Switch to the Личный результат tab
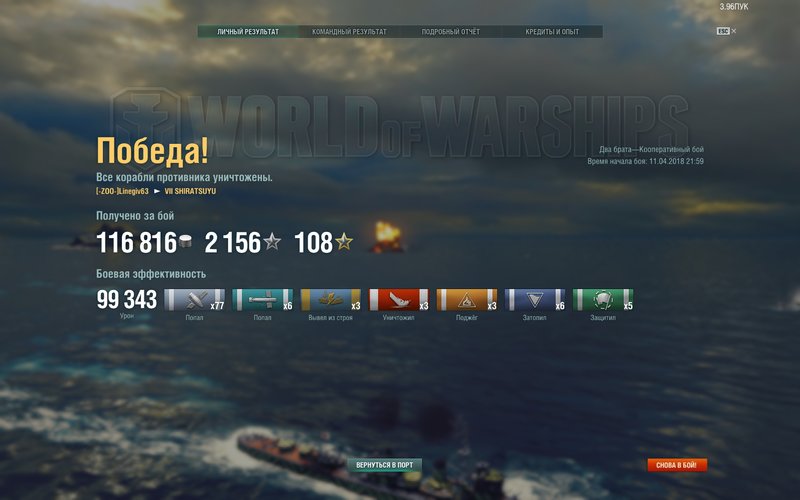The height and width of the screenshot is (500, 800). 248,32
